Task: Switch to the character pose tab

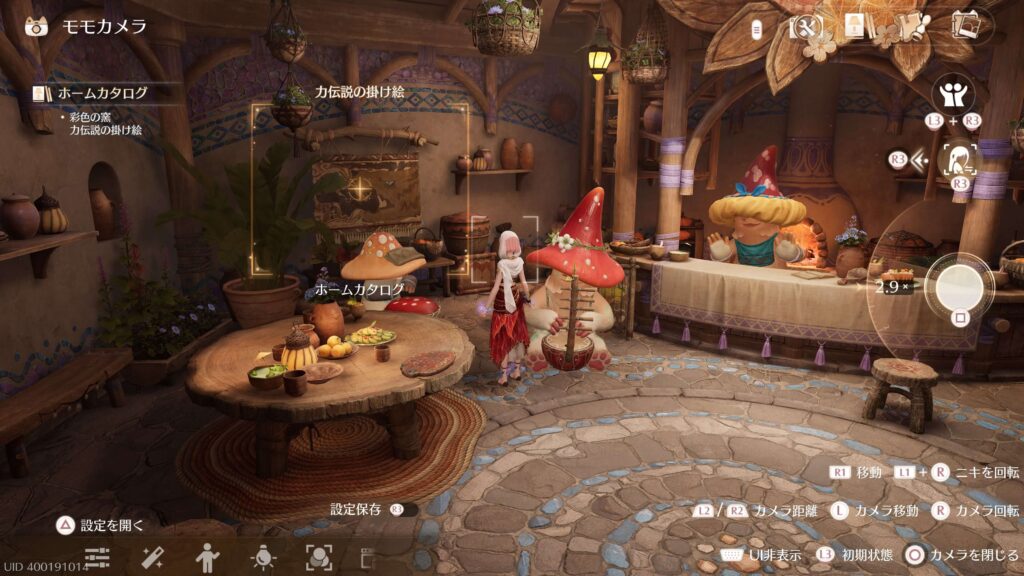Action: [x=208, y=557]
